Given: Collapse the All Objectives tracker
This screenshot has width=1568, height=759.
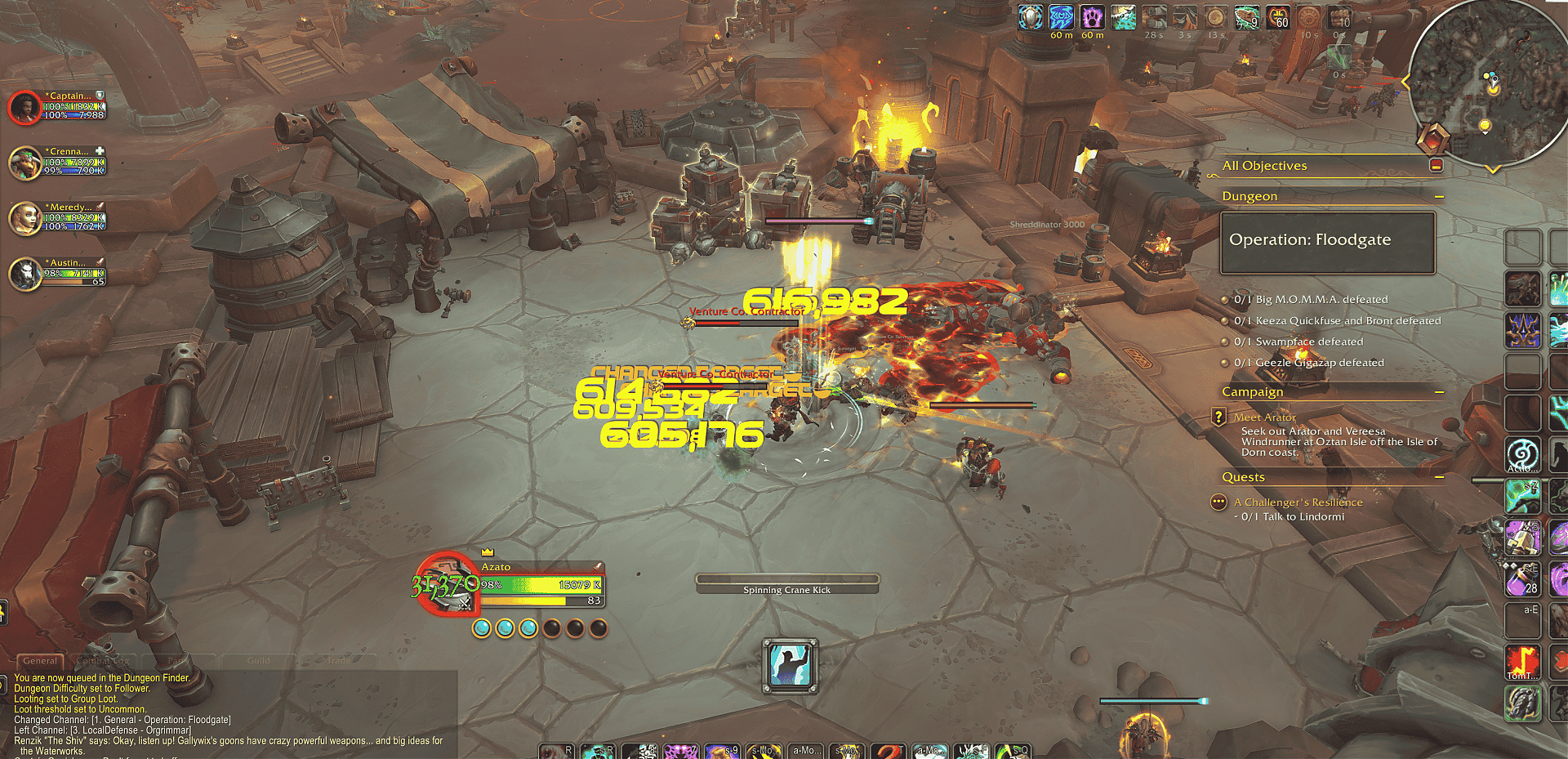Looking at the screenshot, I should [1436, 166].
